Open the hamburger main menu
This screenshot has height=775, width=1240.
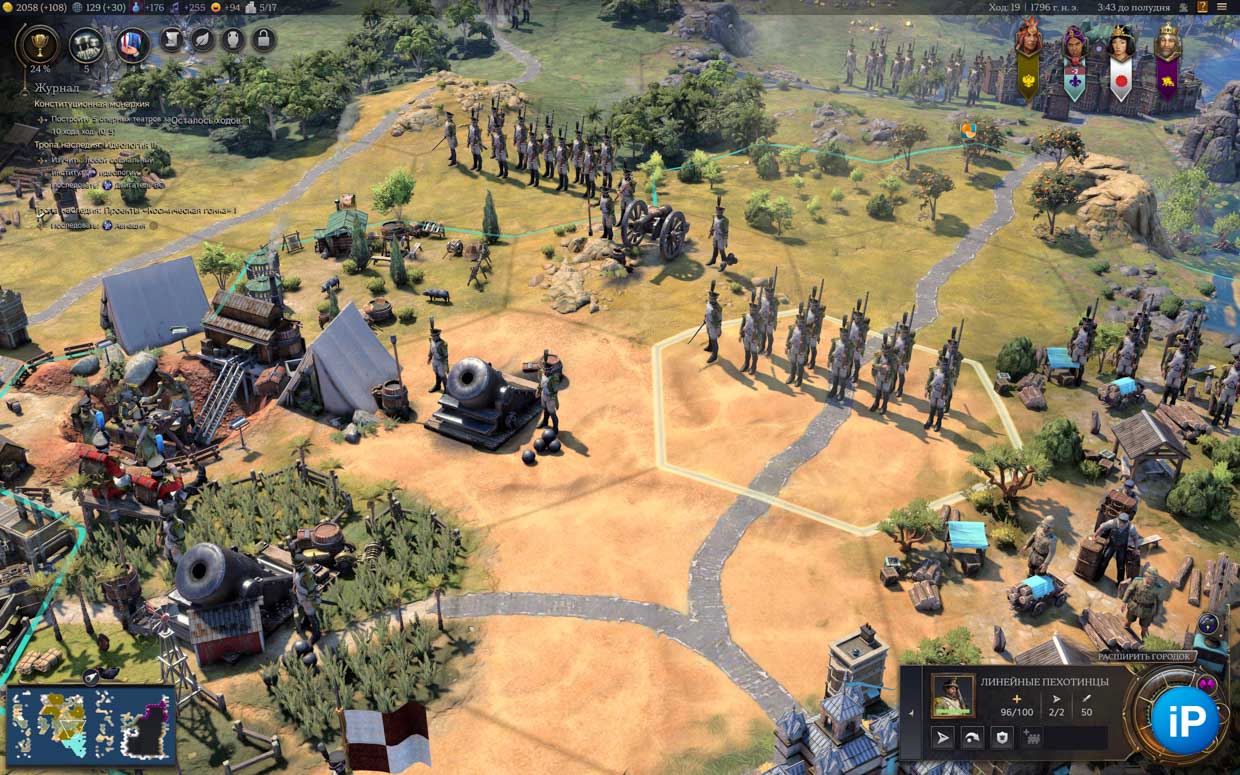click(x=1222, y=7)
